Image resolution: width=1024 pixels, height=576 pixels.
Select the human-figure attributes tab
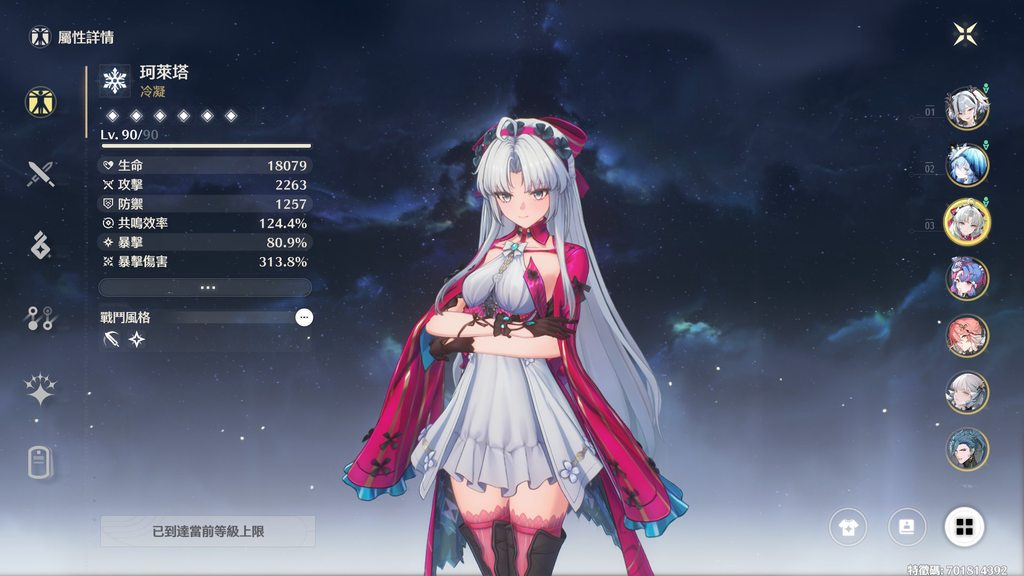41,101
